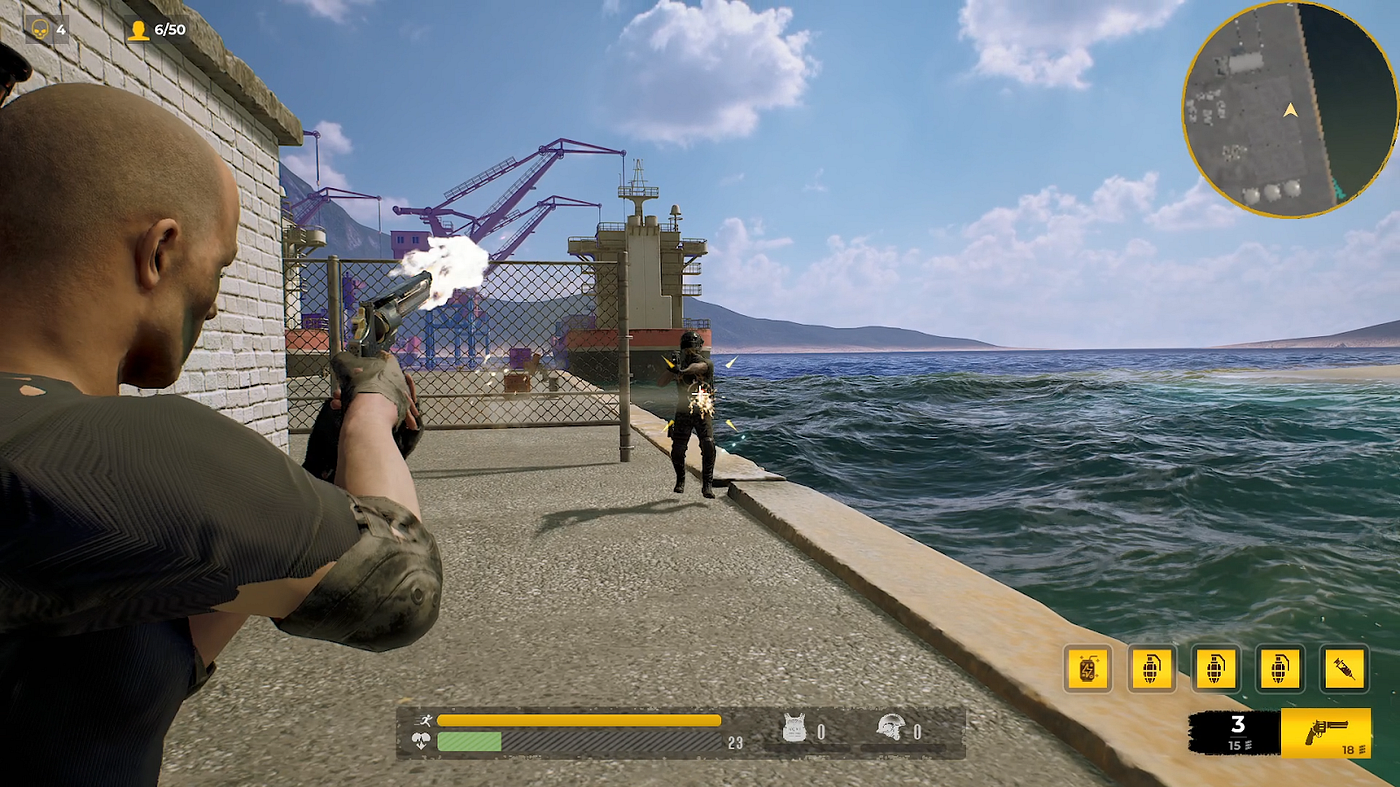The image size is (1400, 787).
Task: Click the helmet armor icon
Action: pyautogui.click(x=890, y=729)
